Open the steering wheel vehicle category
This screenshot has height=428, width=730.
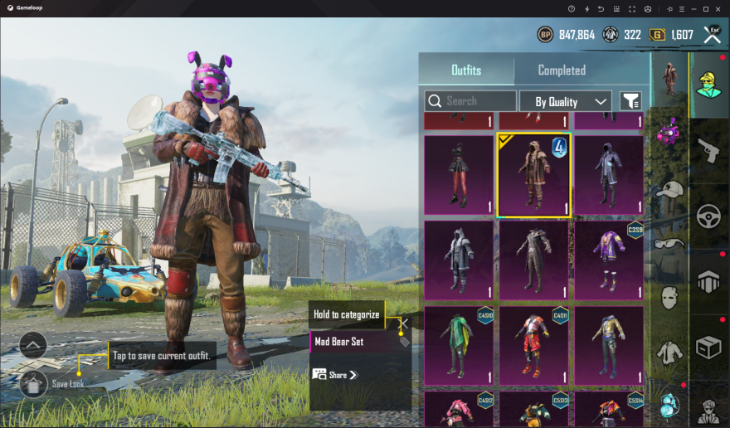[x=709, y=215]
